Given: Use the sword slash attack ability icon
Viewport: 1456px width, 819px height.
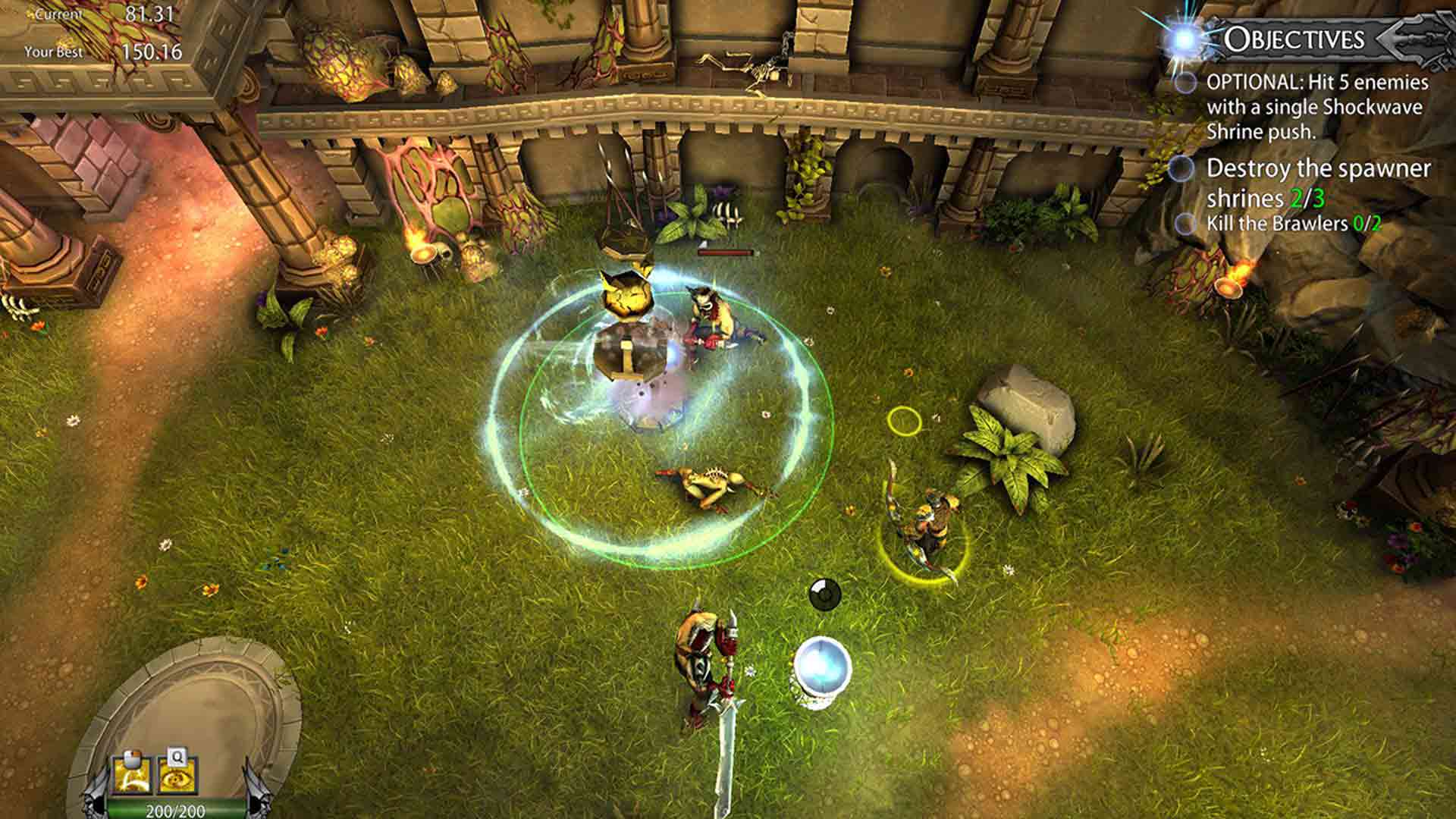Looking at the screenshot, I should (x=130, y=779).
